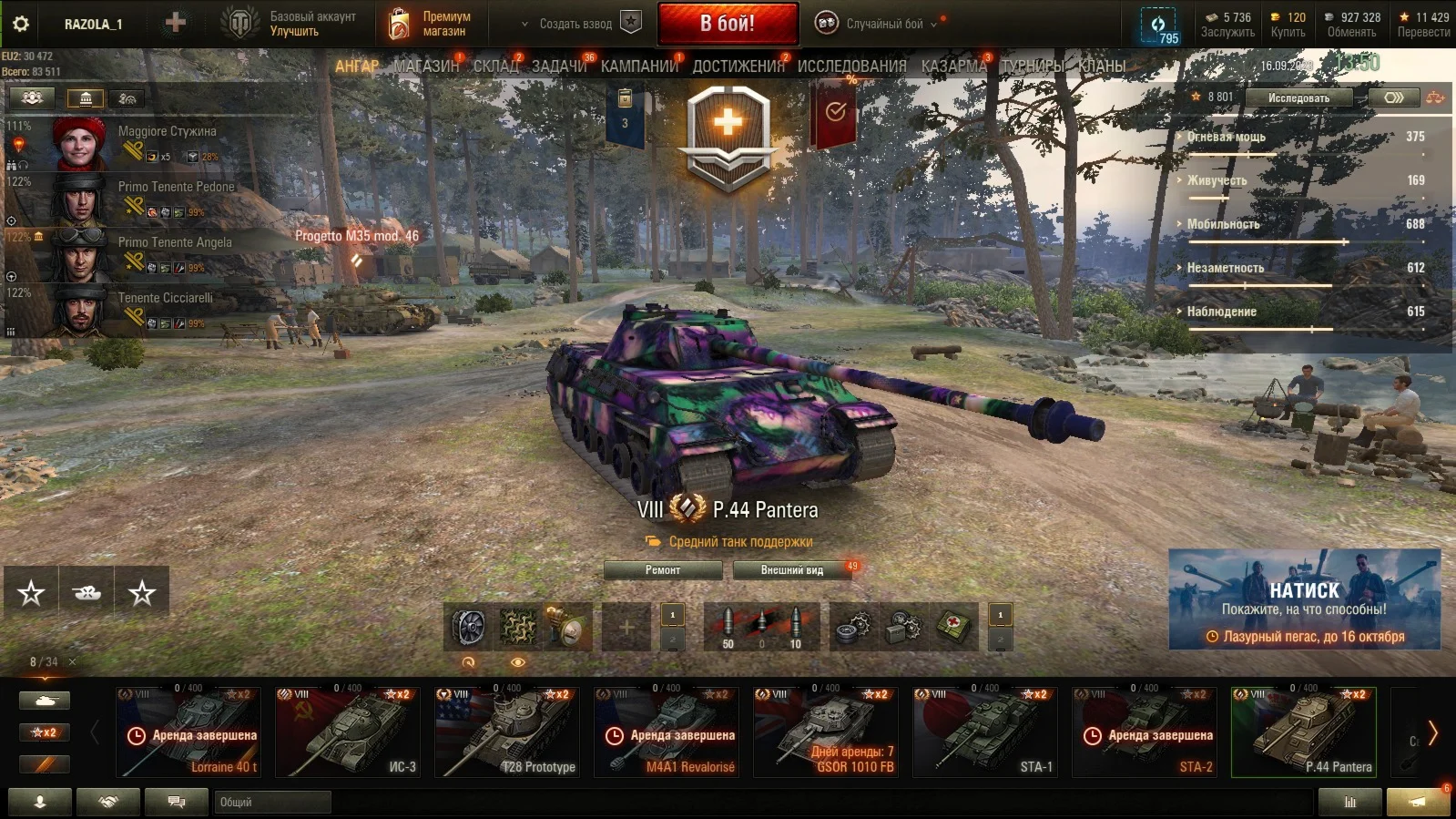
Task: Click the Исследовать button
Action: click(1298, 97)
